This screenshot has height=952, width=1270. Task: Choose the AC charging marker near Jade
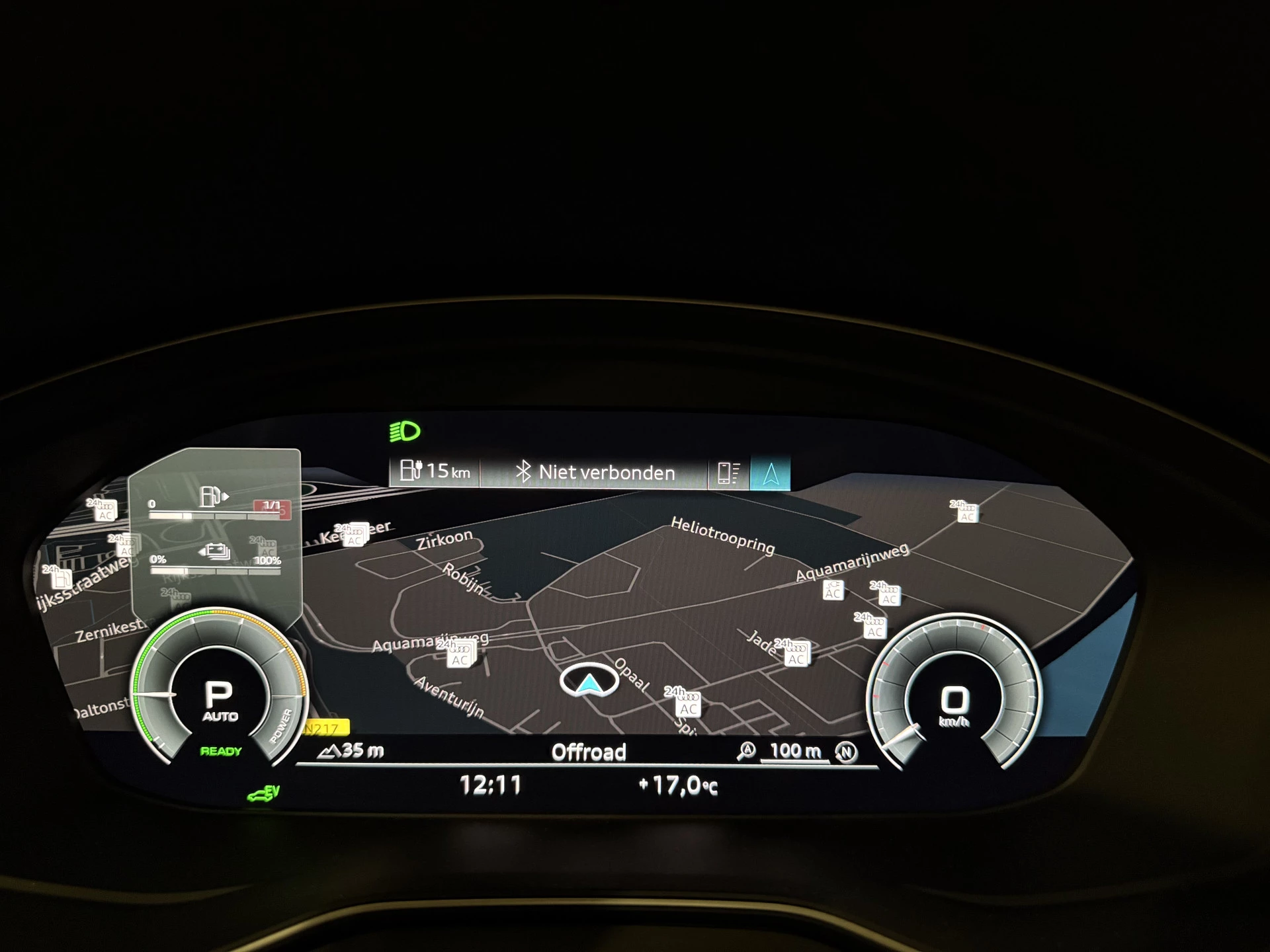(795, 655)
